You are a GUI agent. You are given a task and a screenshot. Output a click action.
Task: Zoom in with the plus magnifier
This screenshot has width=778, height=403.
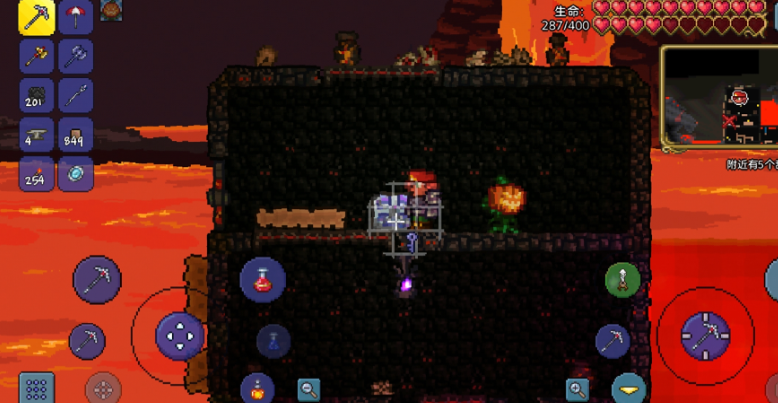pyautogui.click(x=578, y=389)
